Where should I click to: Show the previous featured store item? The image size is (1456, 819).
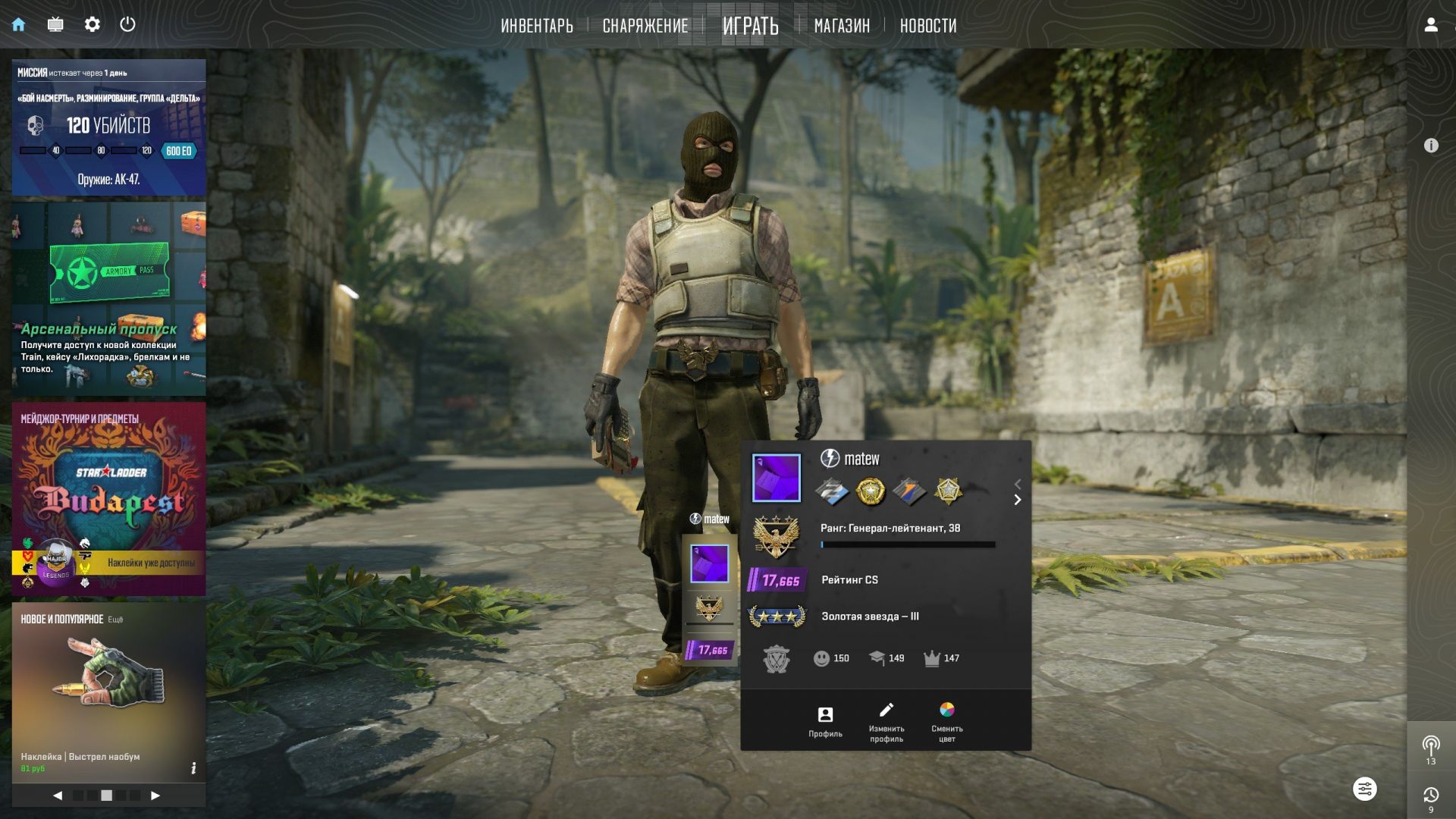58,795
